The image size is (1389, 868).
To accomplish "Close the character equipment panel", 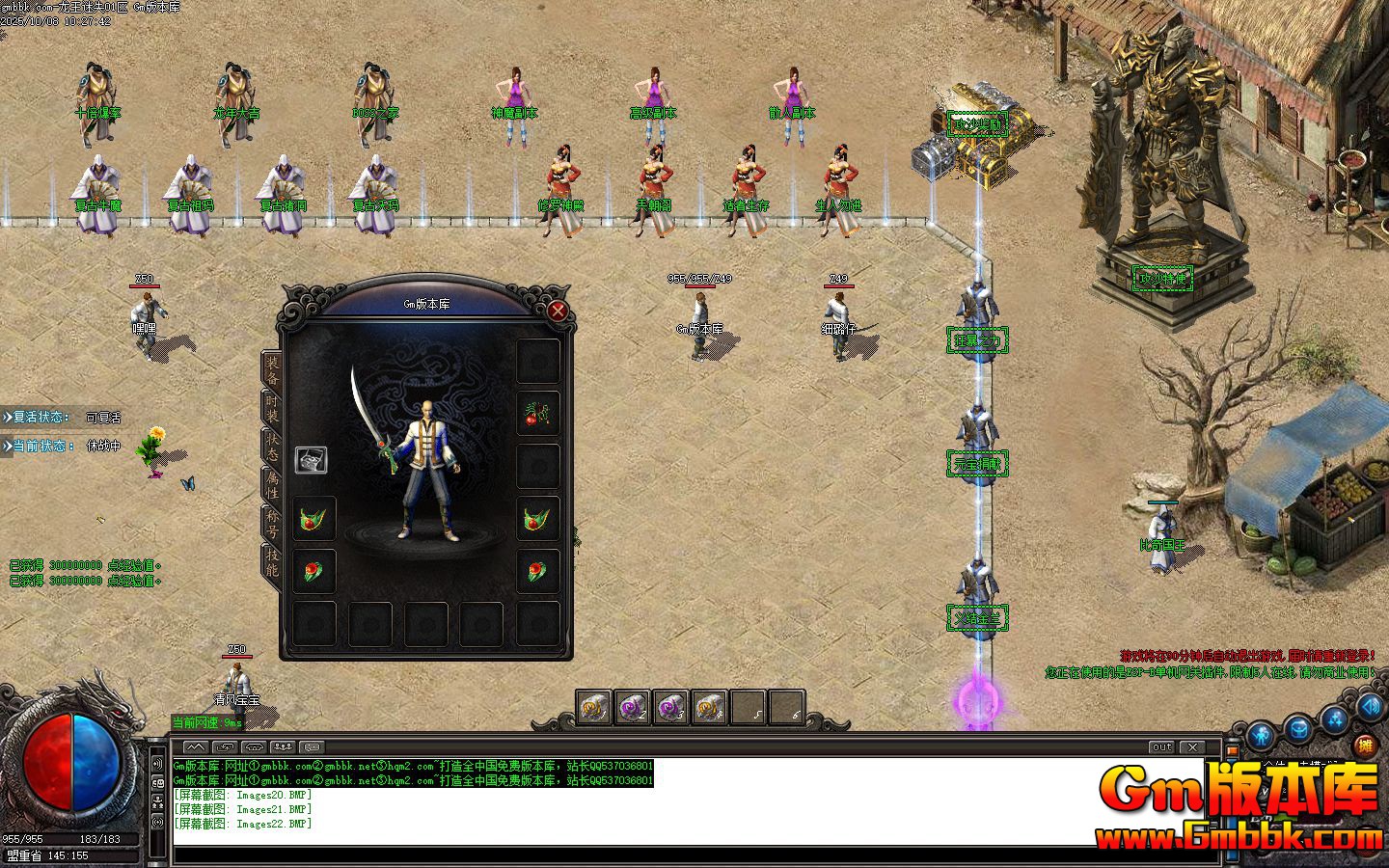I will point(558,311).
